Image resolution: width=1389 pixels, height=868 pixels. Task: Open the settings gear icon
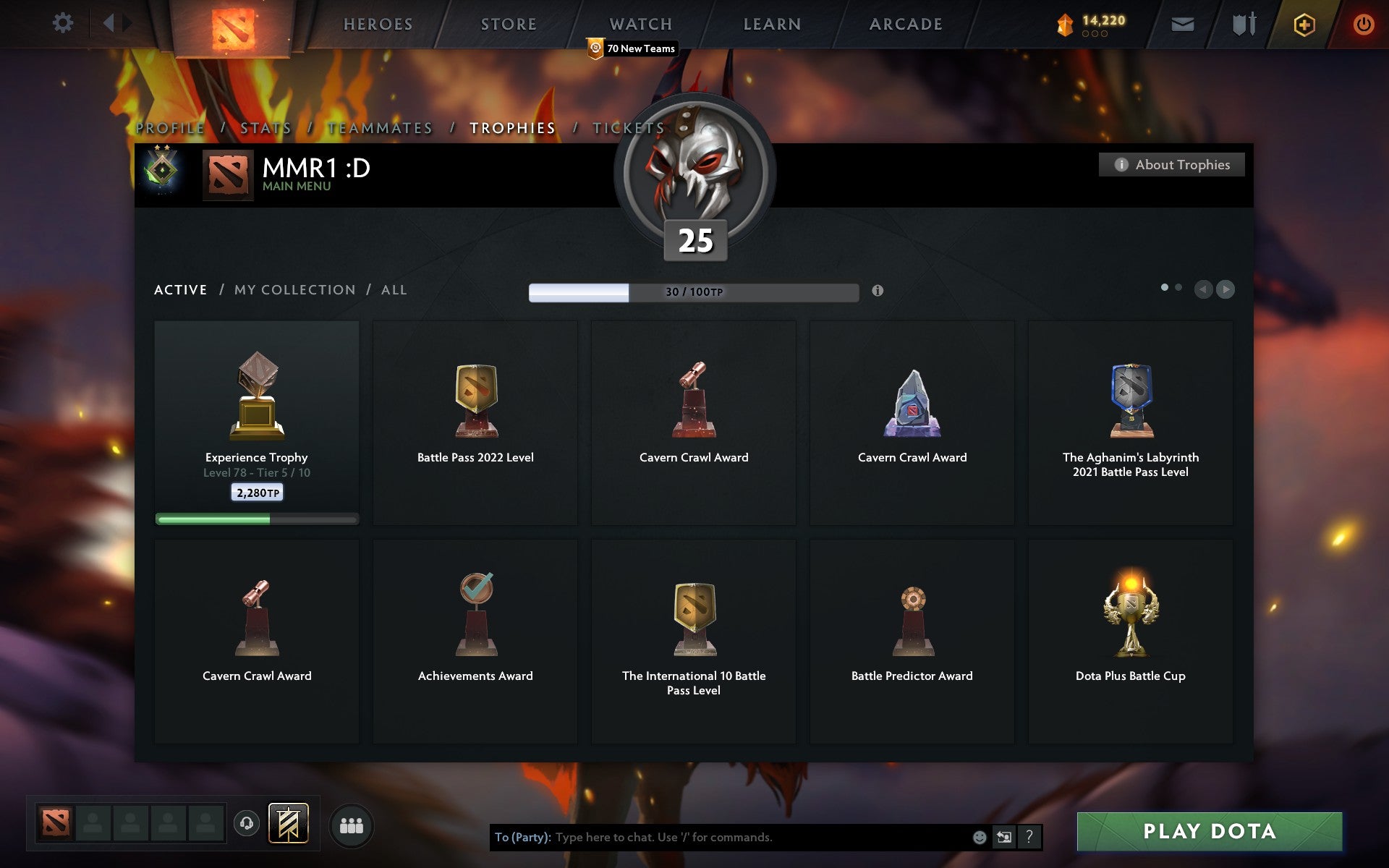(x=64, y=24)
